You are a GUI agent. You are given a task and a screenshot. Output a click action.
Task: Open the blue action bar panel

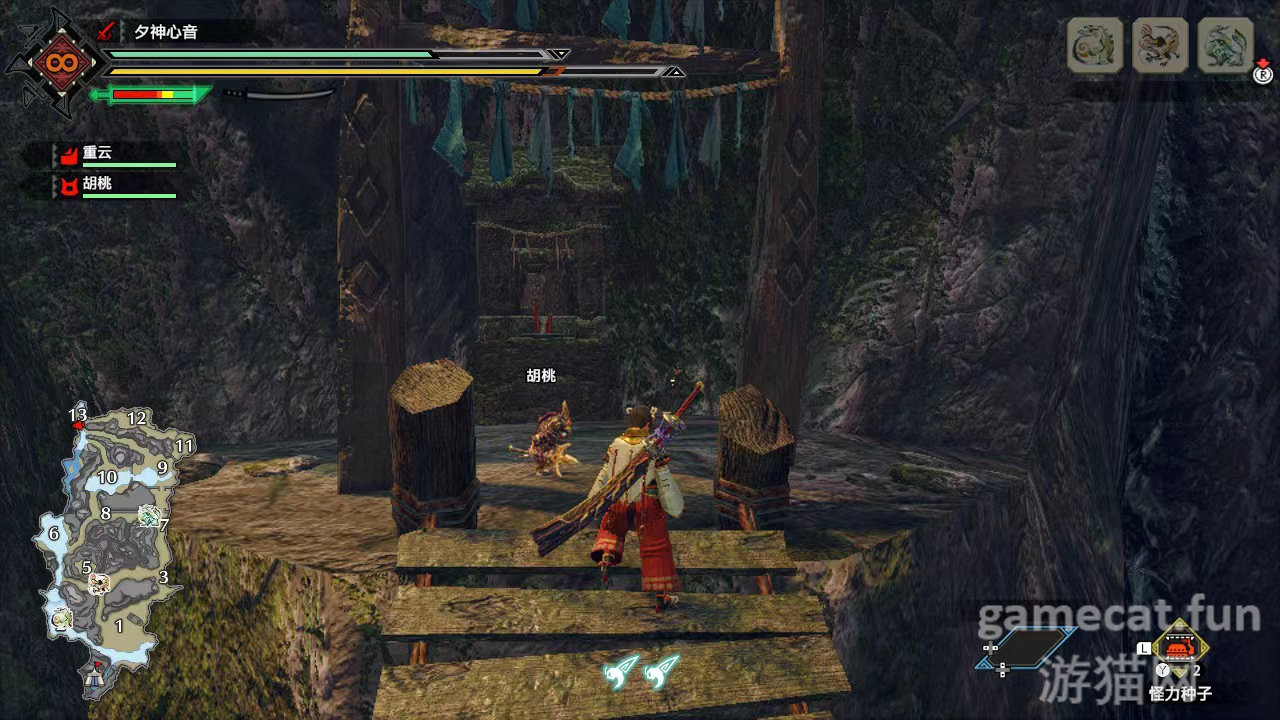click(x=1030, y=648)
